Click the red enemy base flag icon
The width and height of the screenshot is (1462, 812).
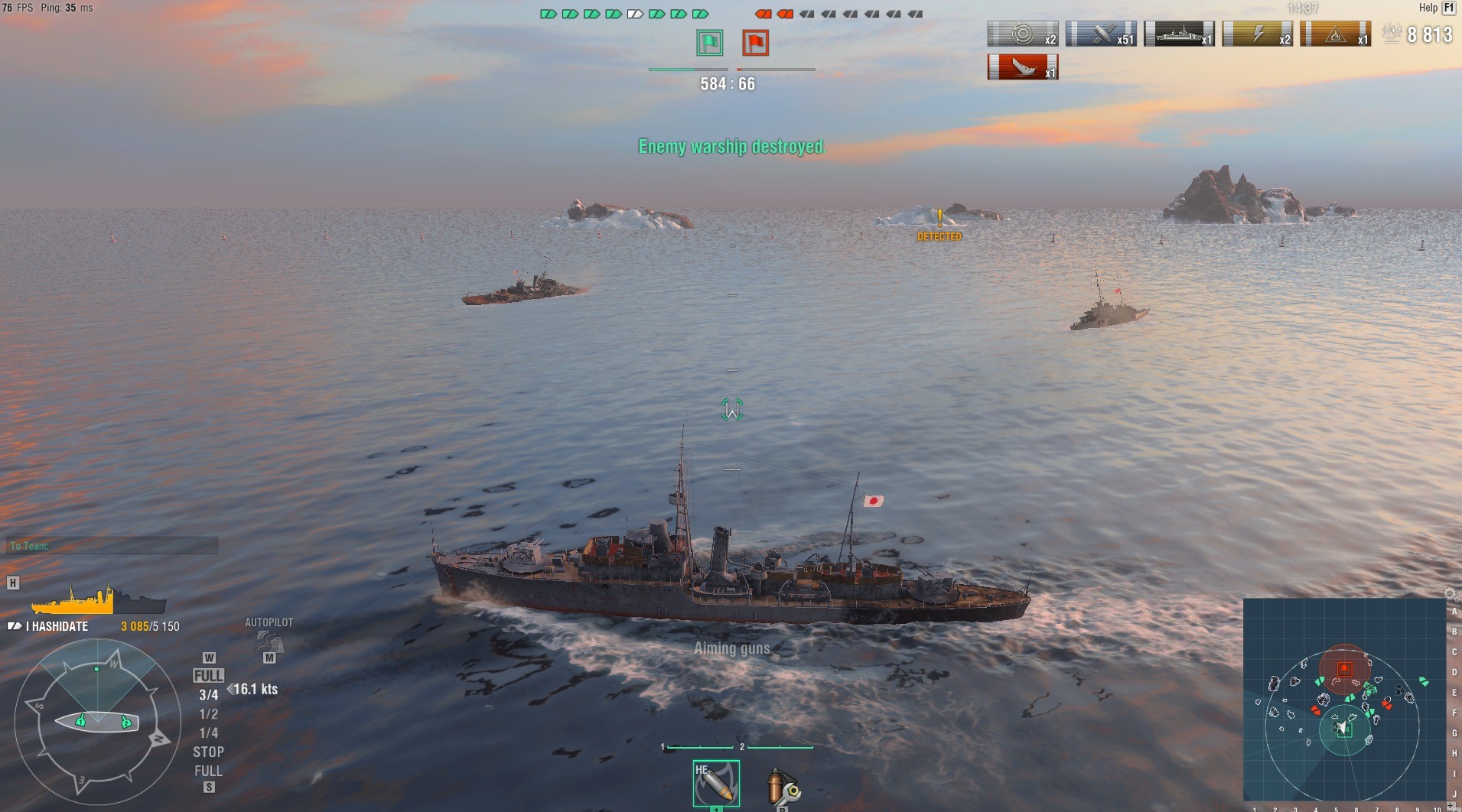tap(755, 43)
